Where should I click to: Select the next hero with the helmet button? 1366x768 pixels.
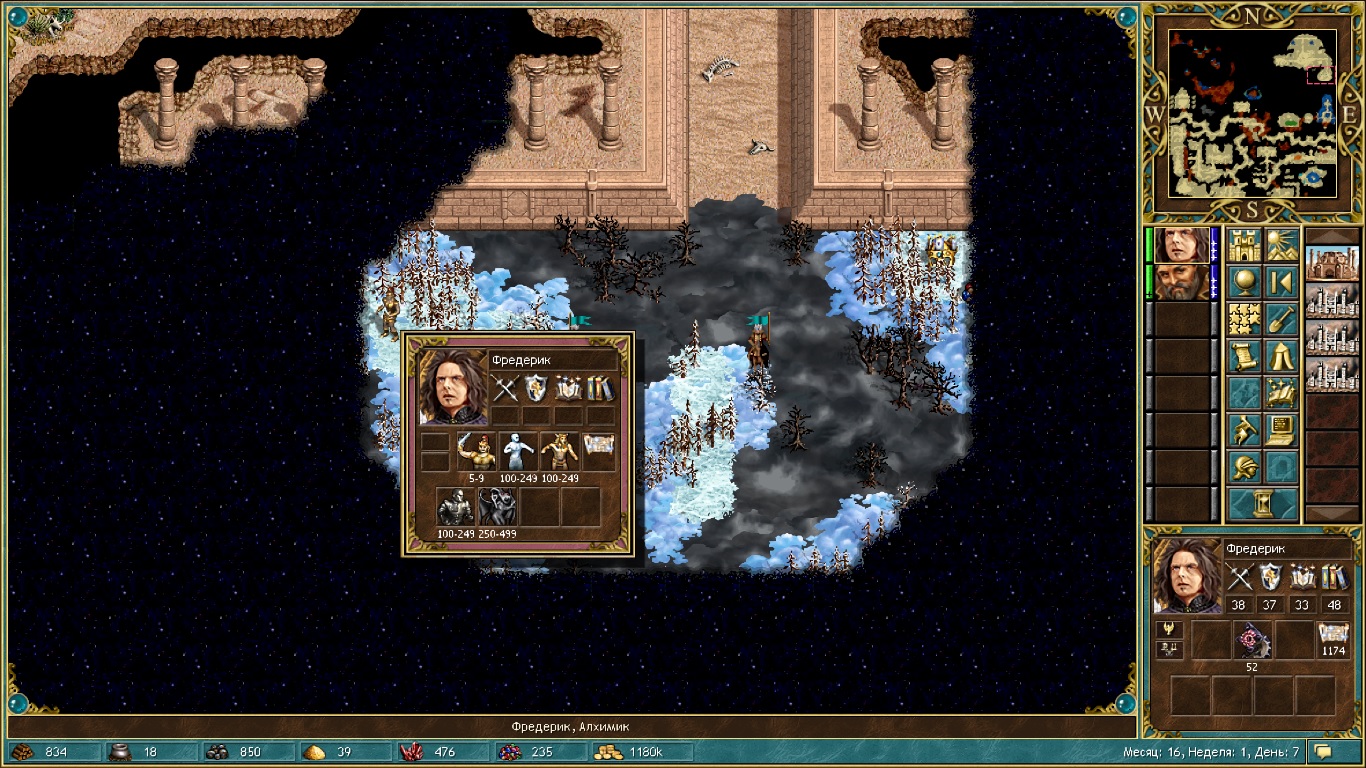[x=1245, y=467]
